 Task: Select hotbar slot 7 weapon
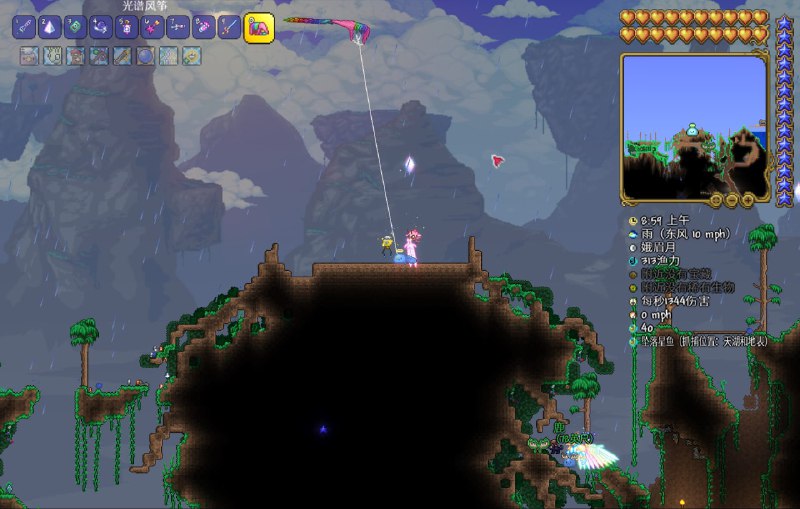point(178,27)
